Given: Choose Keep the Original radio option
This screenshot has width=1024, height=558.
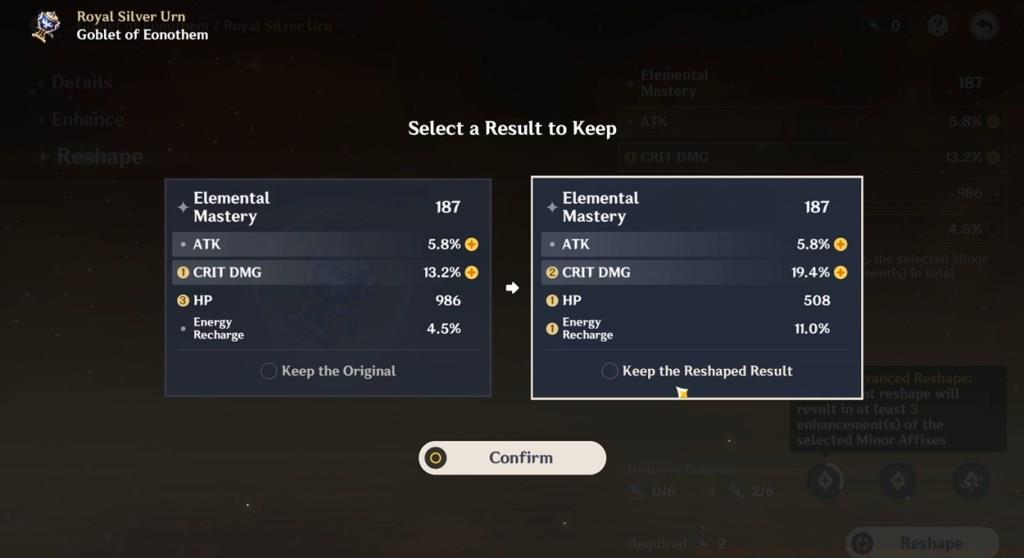Looking at the screenshot, I should [269, 371].
